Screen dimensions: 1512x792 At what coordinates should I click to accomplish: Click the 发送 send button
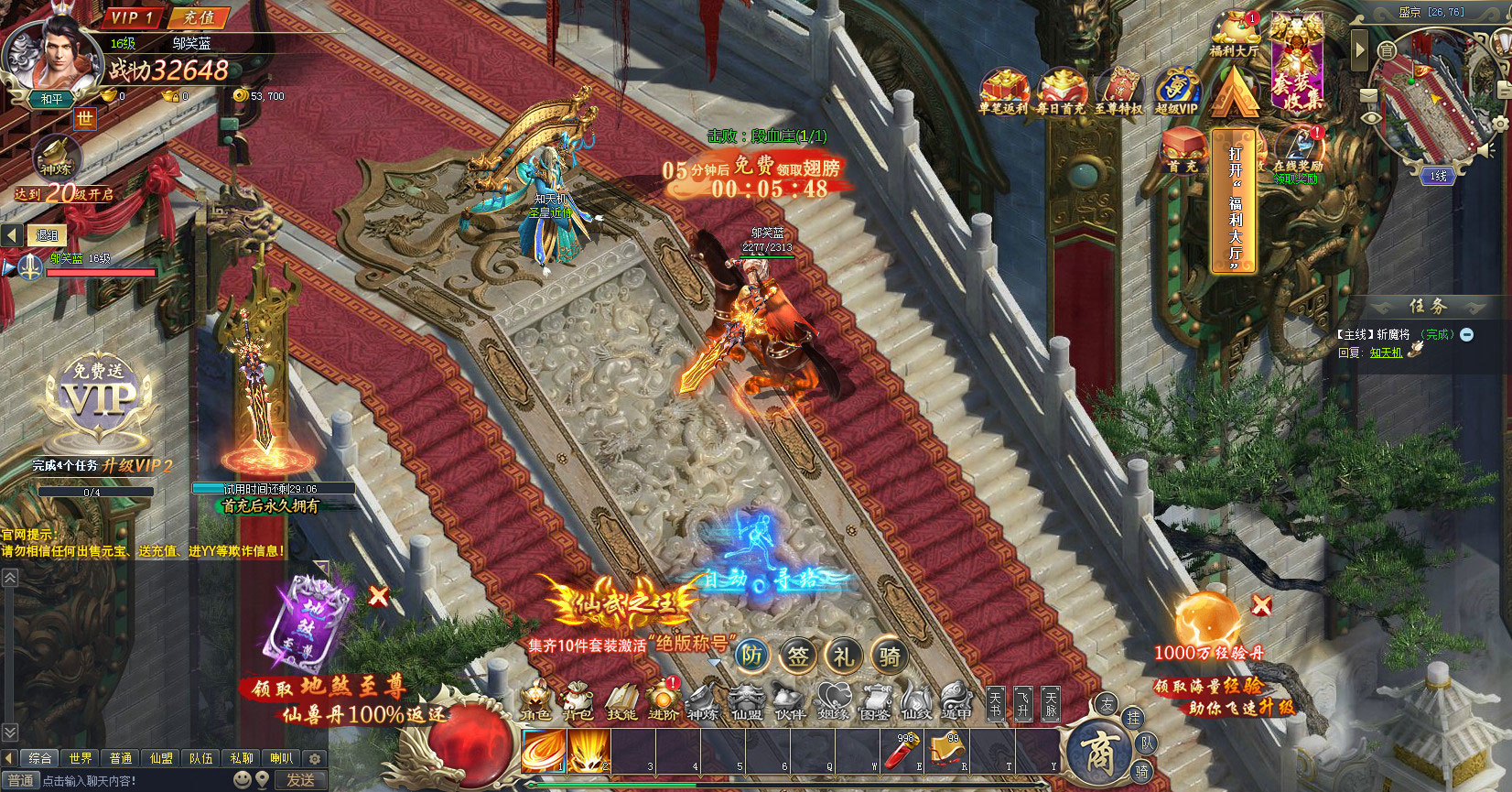click(x=300, y=780)
